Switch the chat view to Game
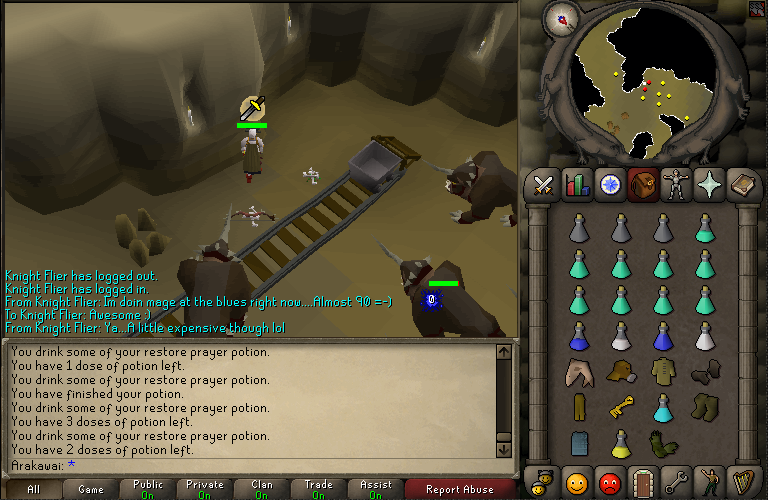 tap(90, 490)
